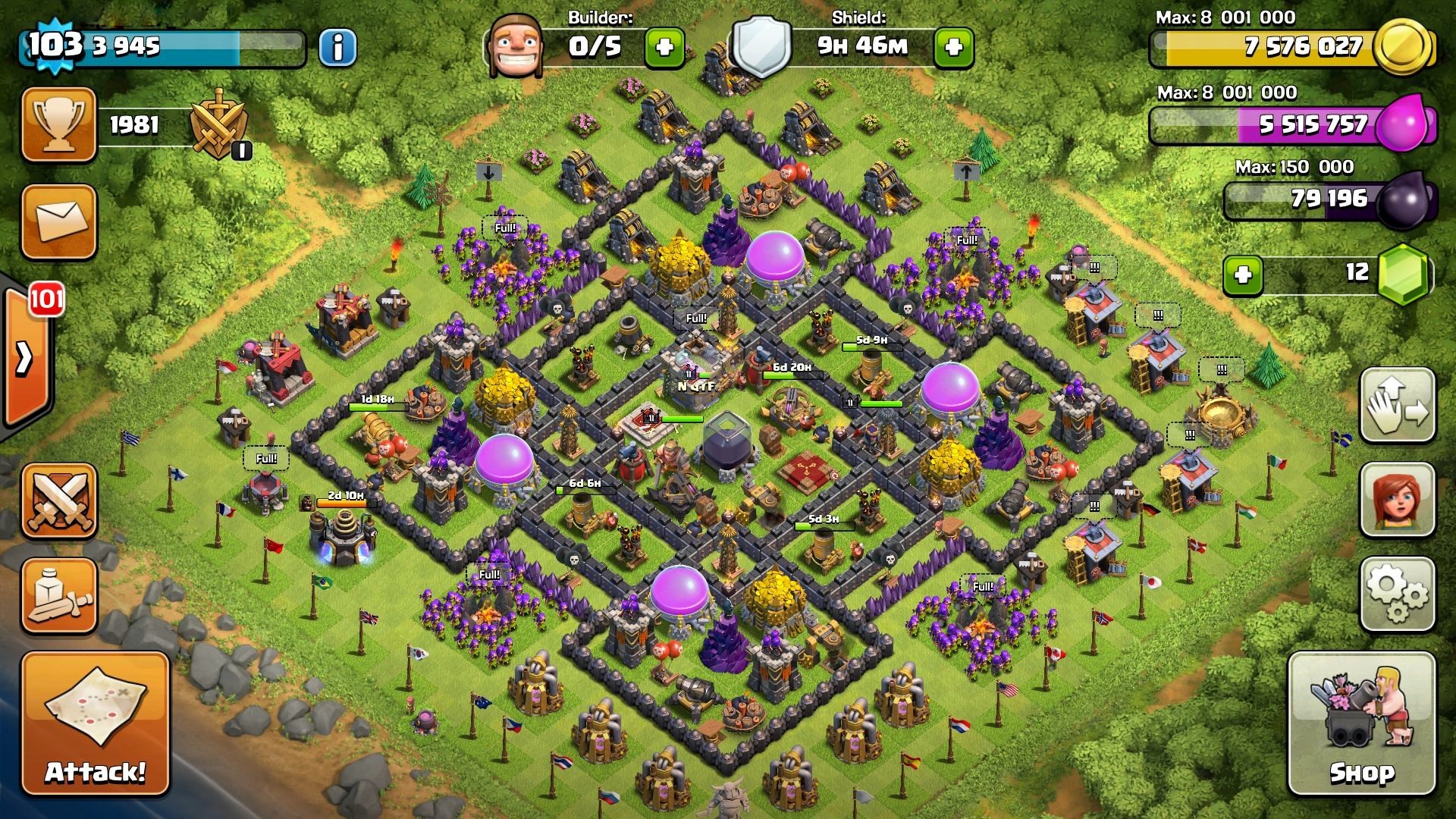The width and height of the screenshot is (1456, 819).
Task: Open the Shop
Action: click(1362, 724)
